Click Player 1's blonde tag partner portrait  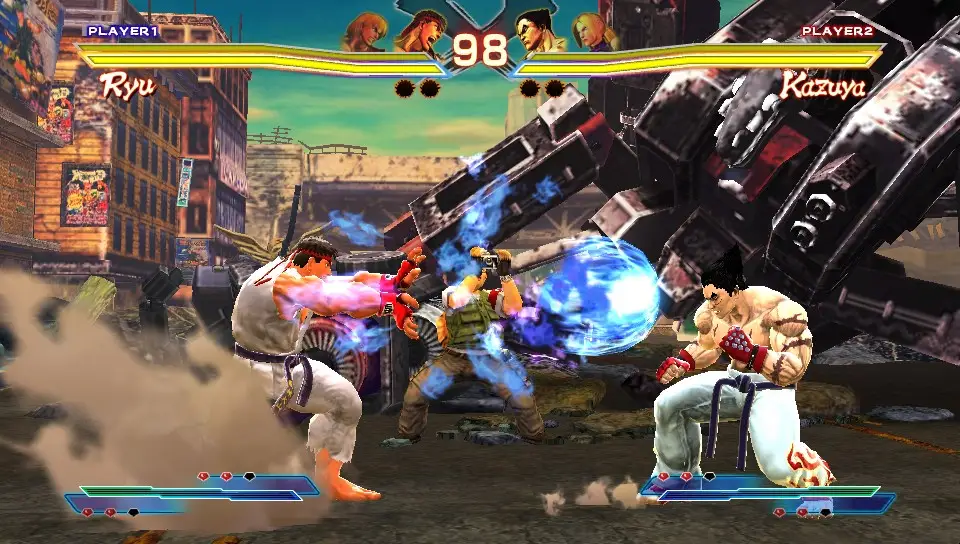pos(364,31)
